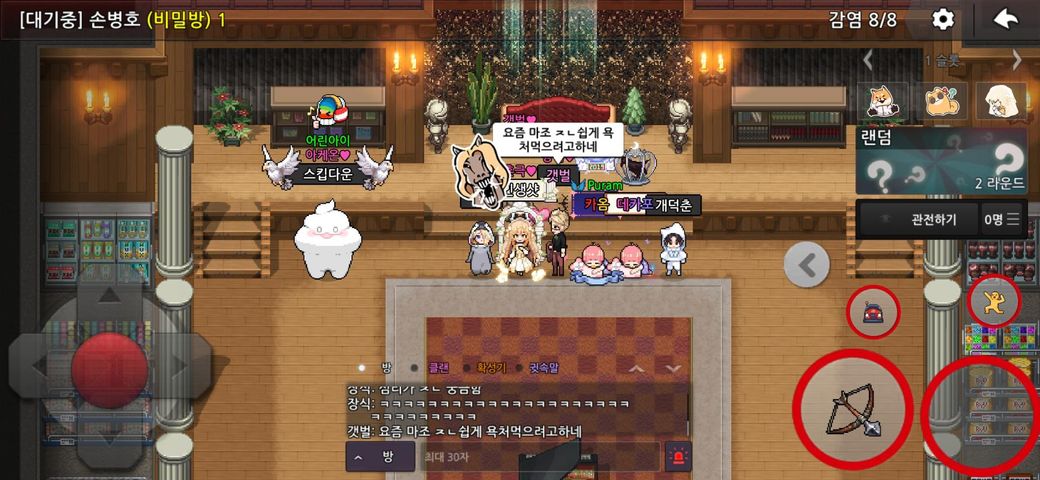Leave the room with the back arrow

pyautogui.click(x=1005, y=19)
